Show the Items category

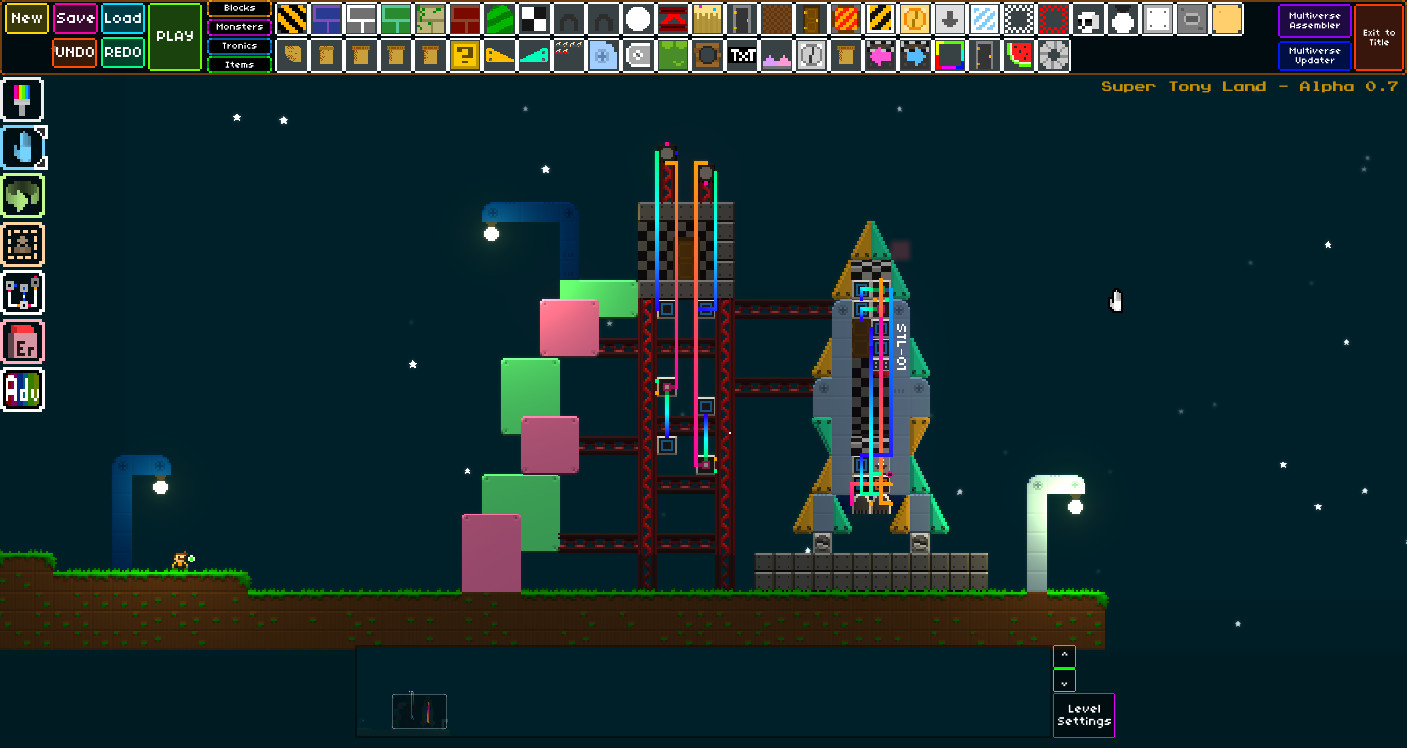(x=239, y=65)
